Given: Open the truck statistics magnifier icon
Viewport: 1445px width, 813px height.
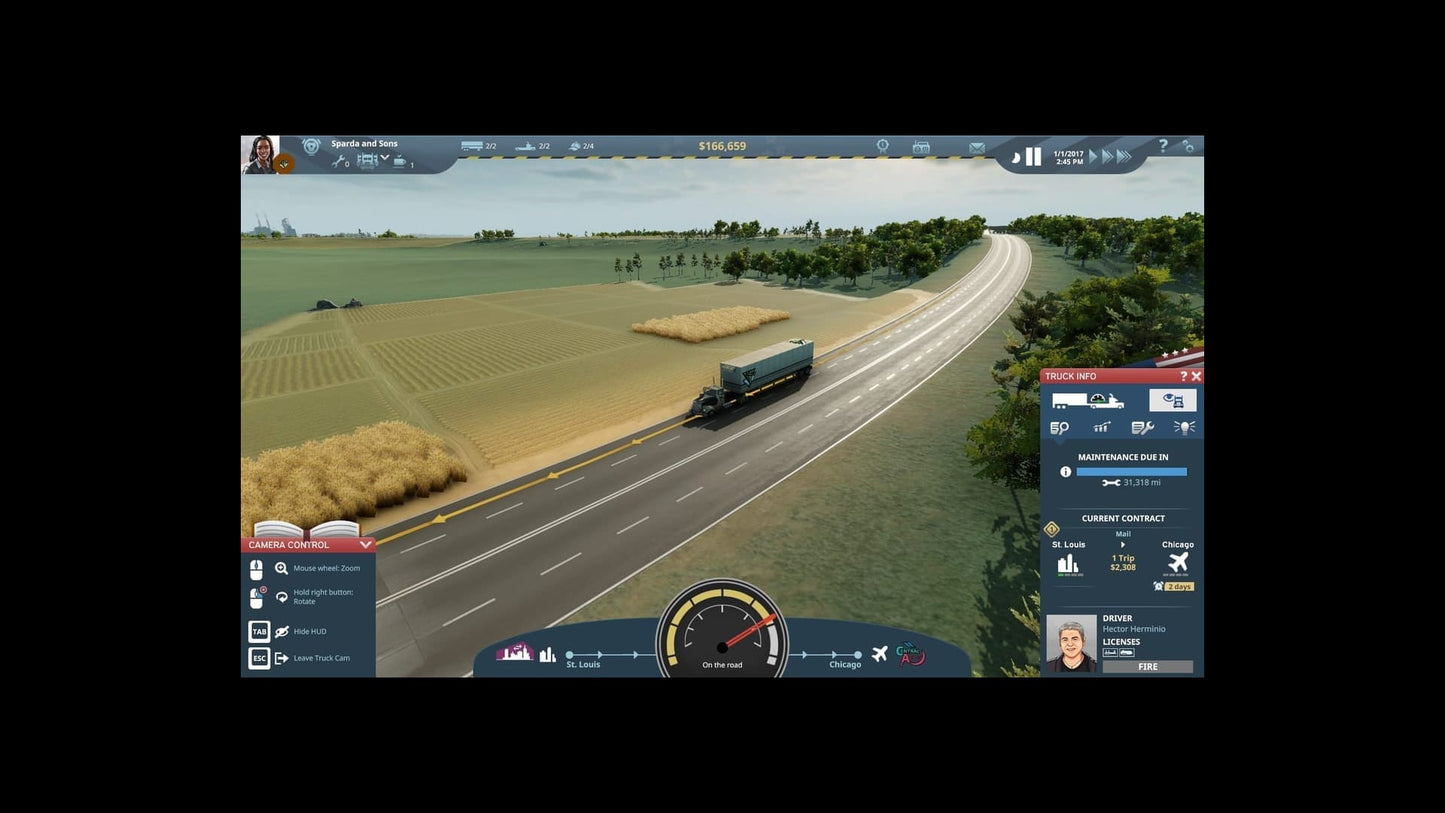Looking at the screenshot, I should click(x=1062, y=427).
